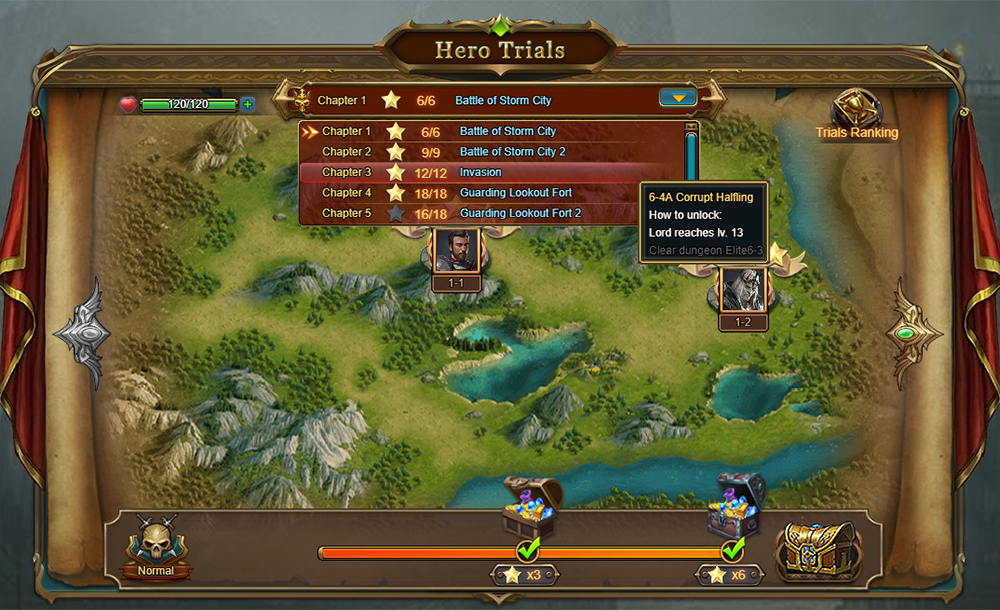1000x610 pixels.
Task: Choose Chapter 5 Guarding Lookout Fort 2
Action: click(490, 213)
